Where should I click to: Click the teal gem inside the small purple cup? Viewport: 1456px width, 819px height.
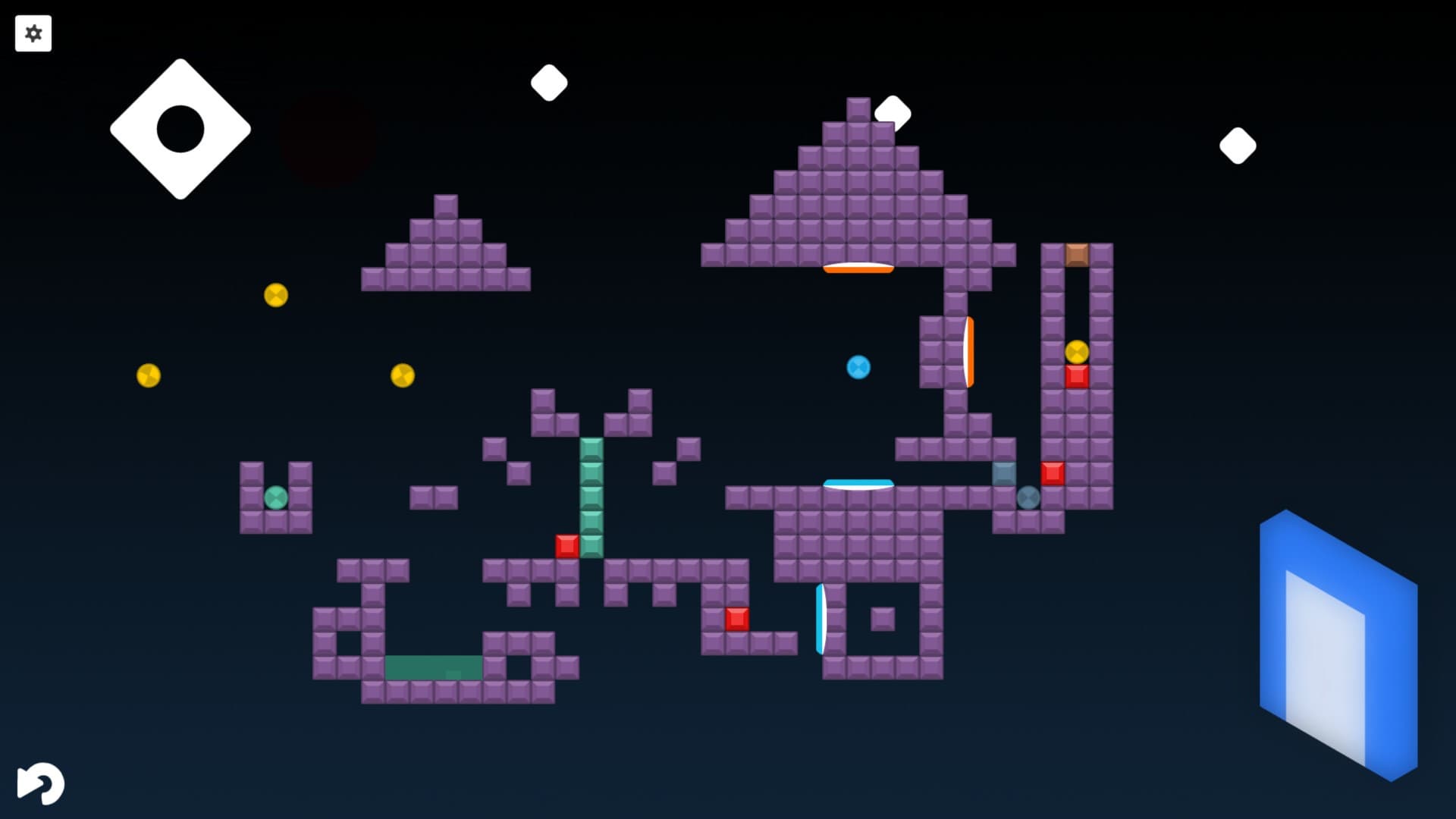coord(276,497)
